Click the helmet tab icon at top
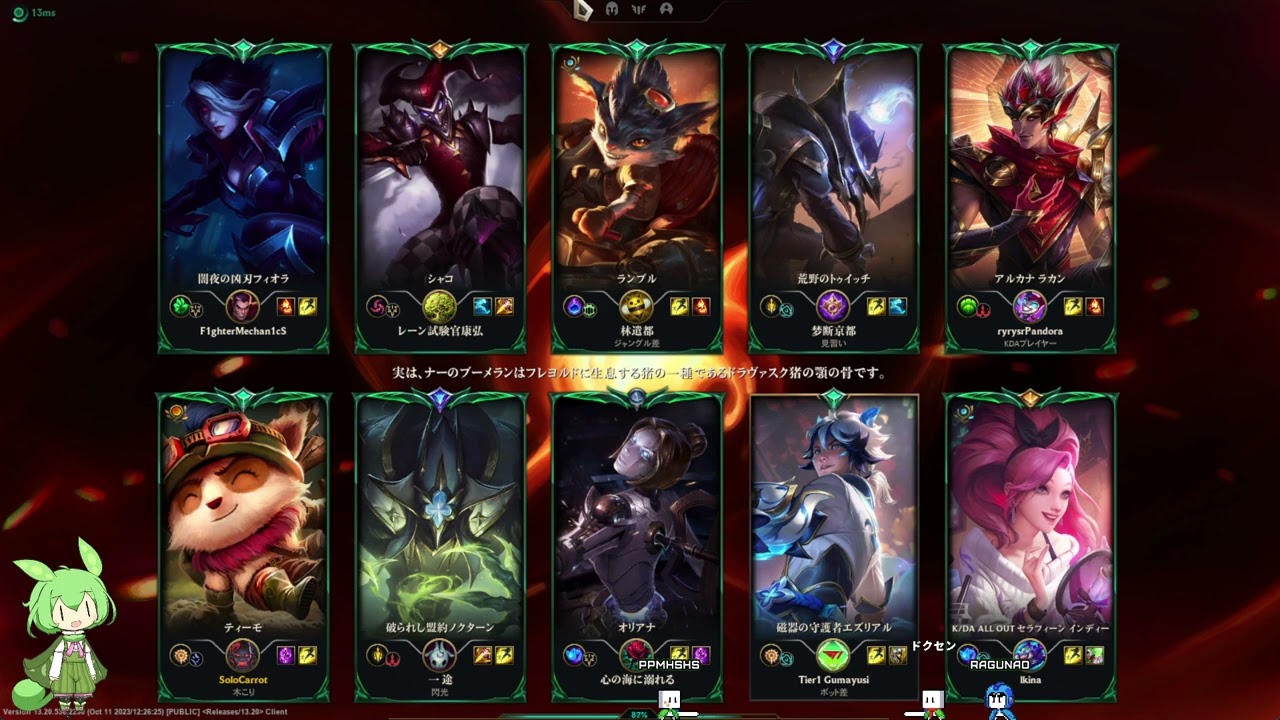 (612, 9)
